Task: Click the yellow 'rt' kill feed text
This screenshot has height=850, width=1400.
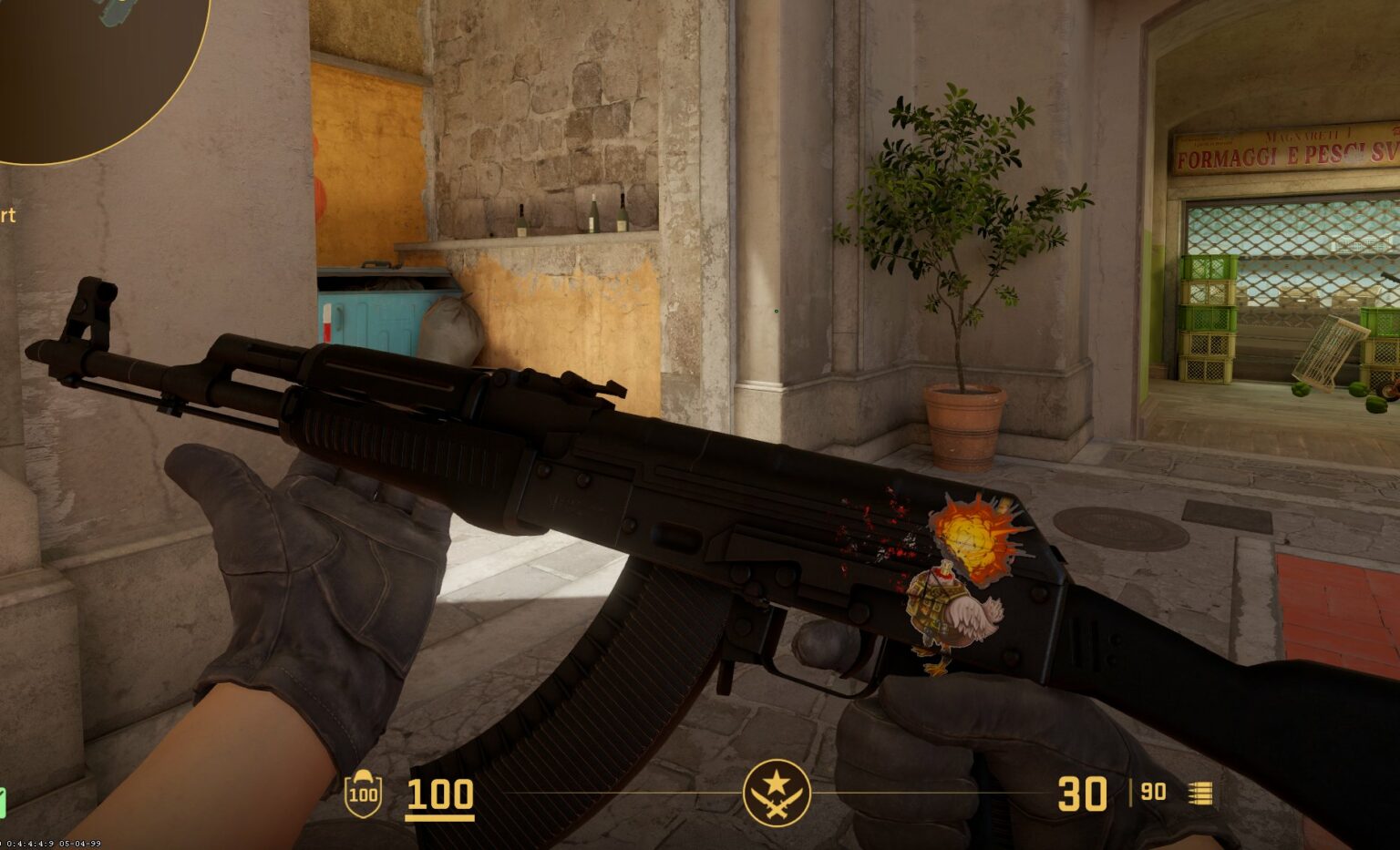Action: [9, 217]
